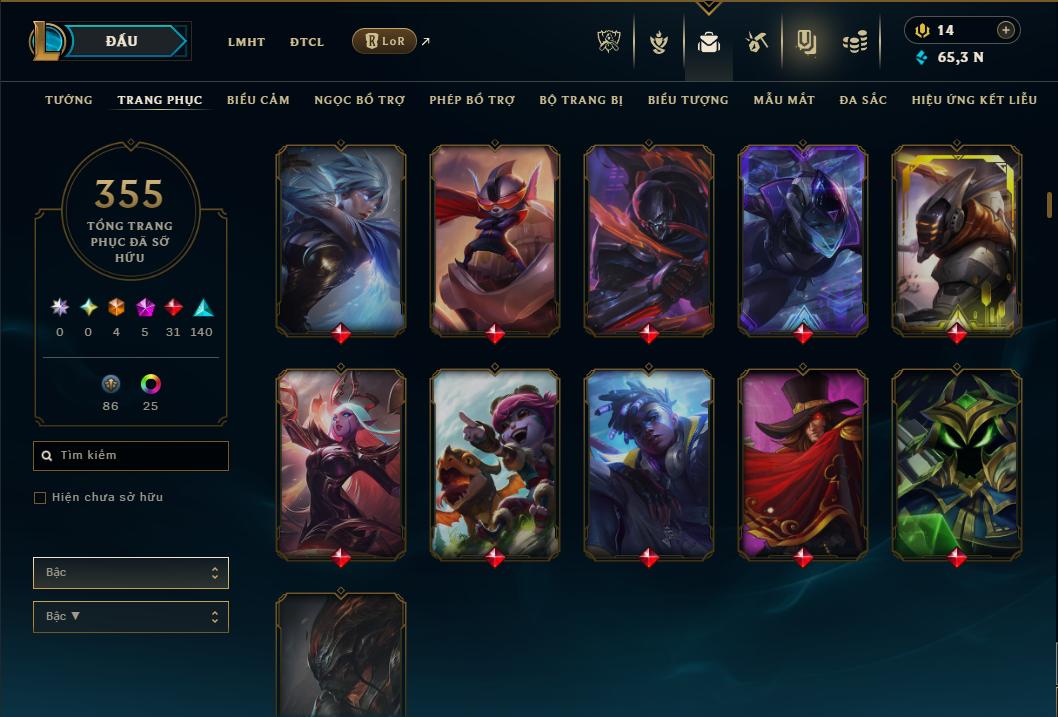The width and height of the screenshot is (1058, 717).
Task: Open the LMHT home link
Action: click(246, 42)
